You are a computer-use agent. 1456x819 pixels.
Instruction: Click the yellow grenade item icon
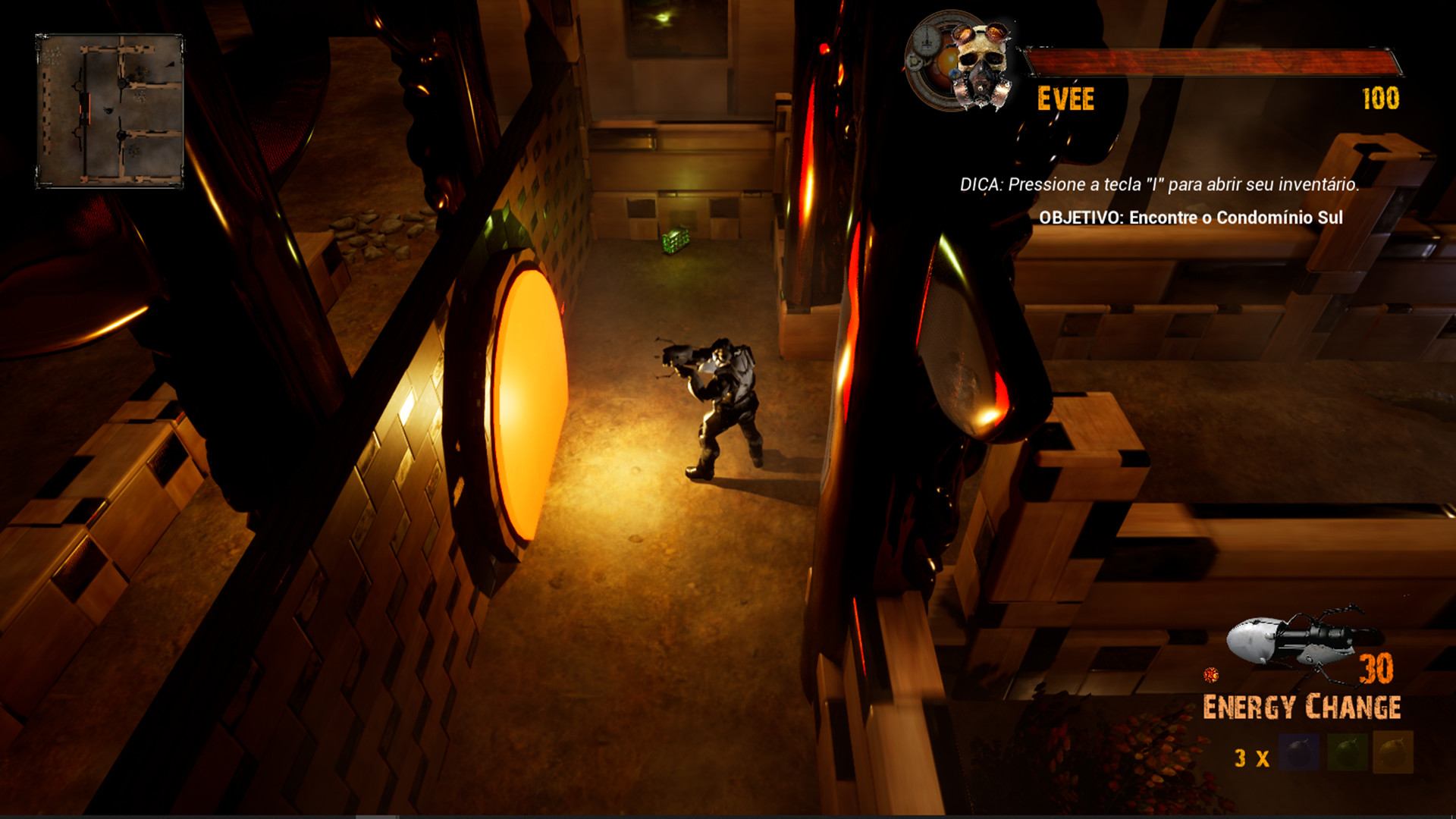click(x=1393, y=751)
